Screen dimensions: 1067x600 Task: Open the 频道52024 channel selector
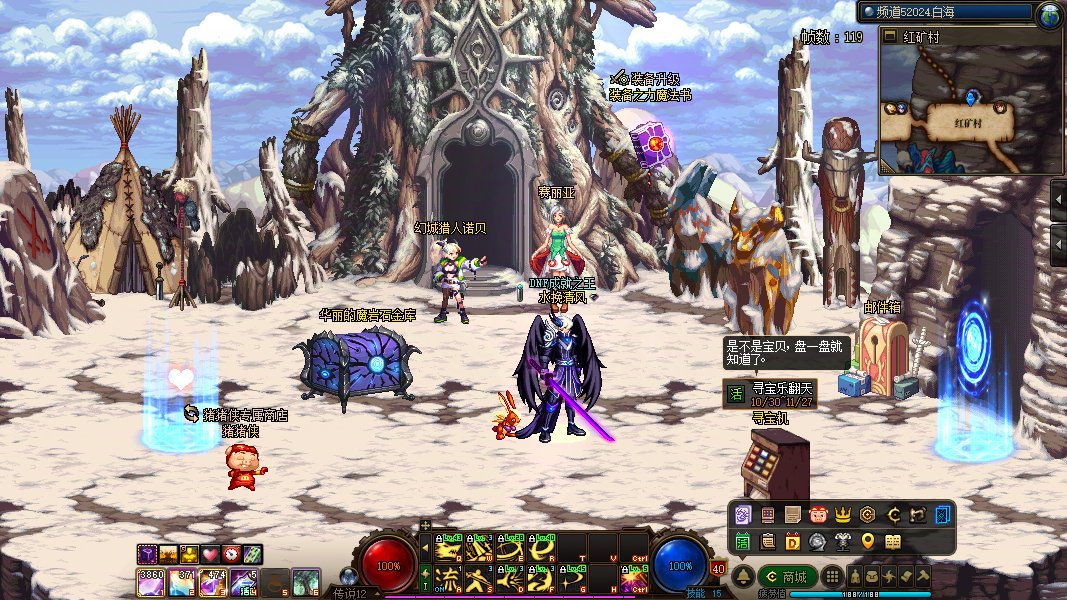(945, 13)
